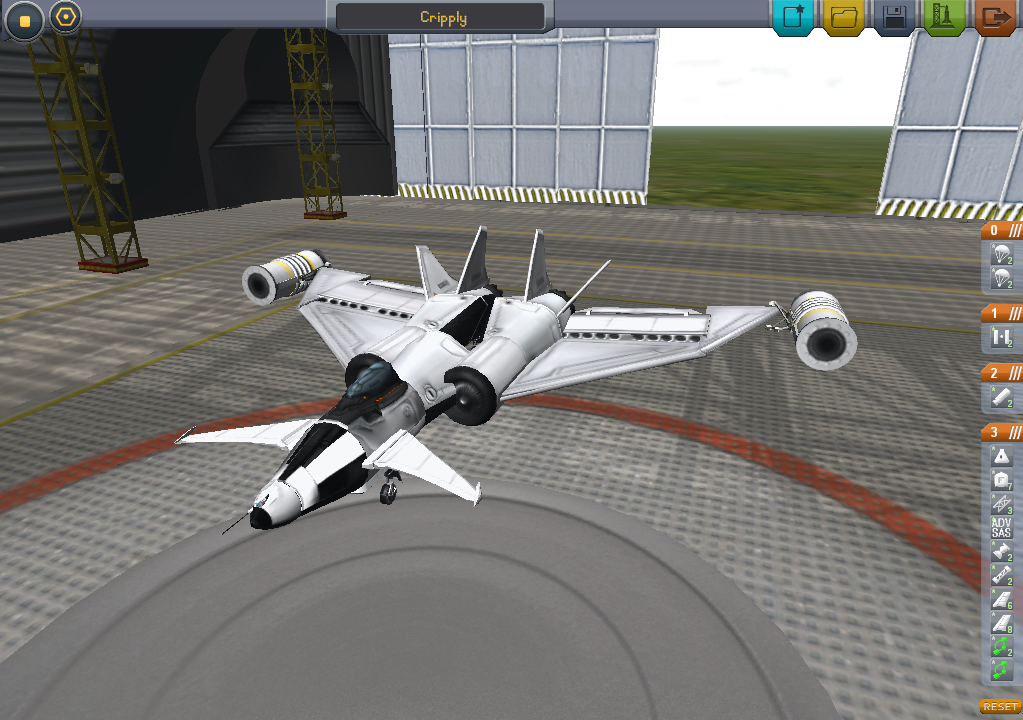Click the stage 2 booster icon
The width and height of the screenshot is (1023, 720).
tap(1001, 398)
